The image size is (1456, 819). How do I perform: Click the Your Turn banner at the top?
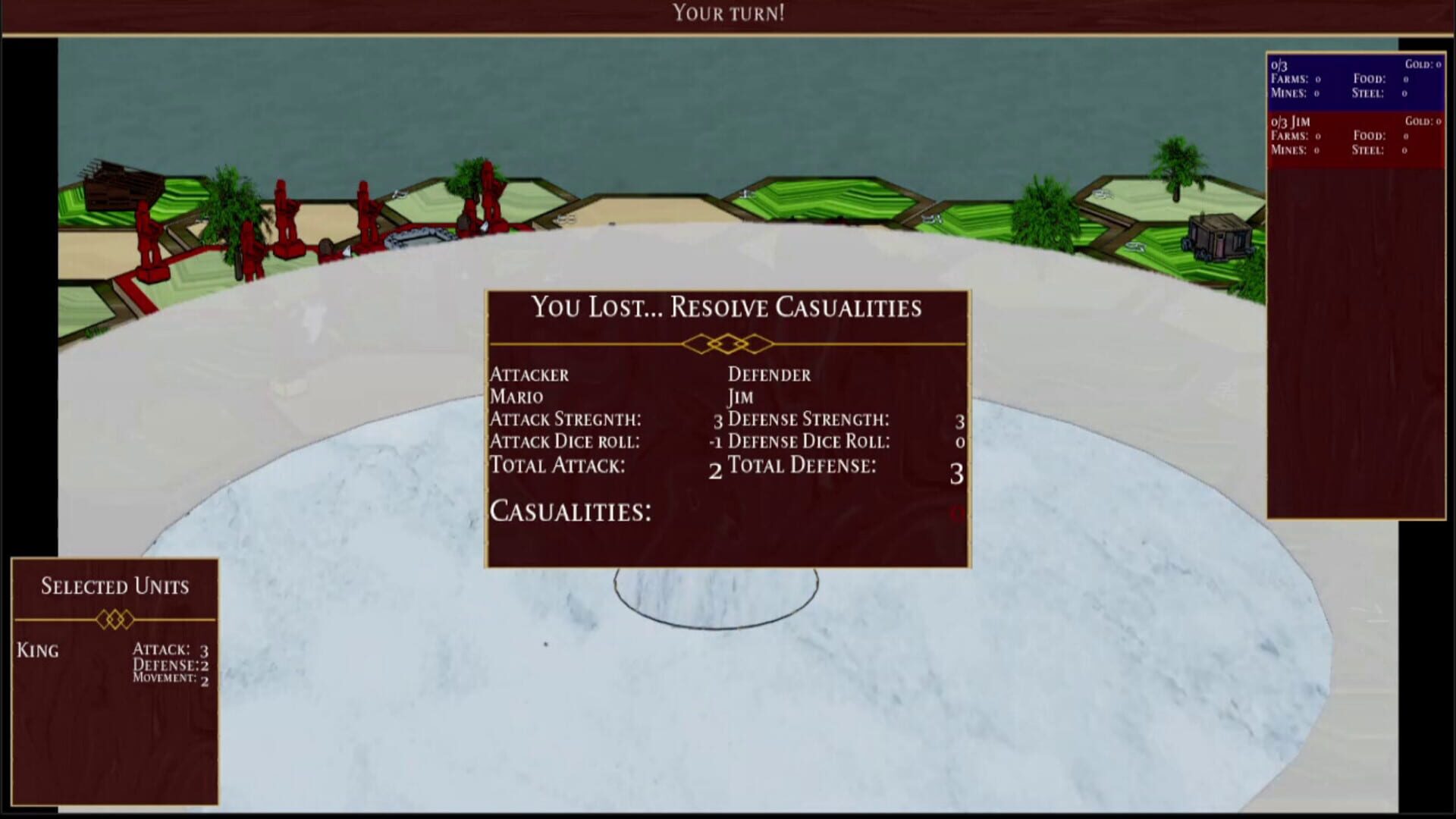[728, 12]
